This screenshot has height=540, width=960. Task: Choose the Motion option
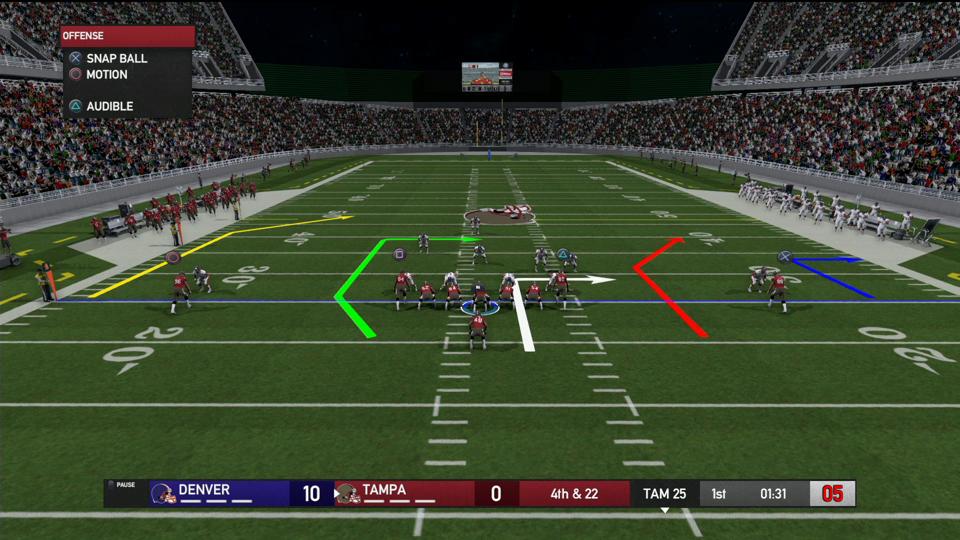coord(106,75)
